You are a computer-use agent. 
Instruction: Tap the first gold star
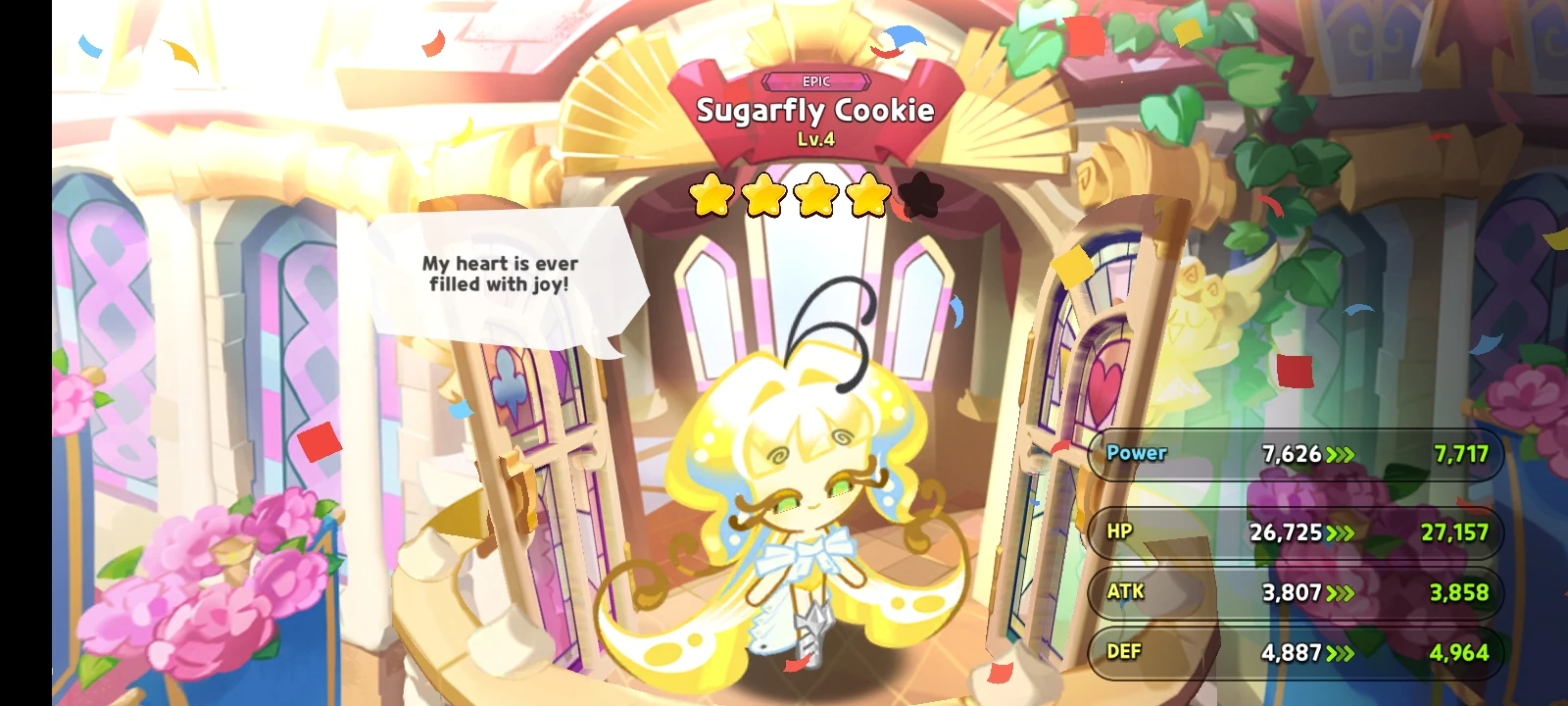pyautogui.click(x=710, y=193)
